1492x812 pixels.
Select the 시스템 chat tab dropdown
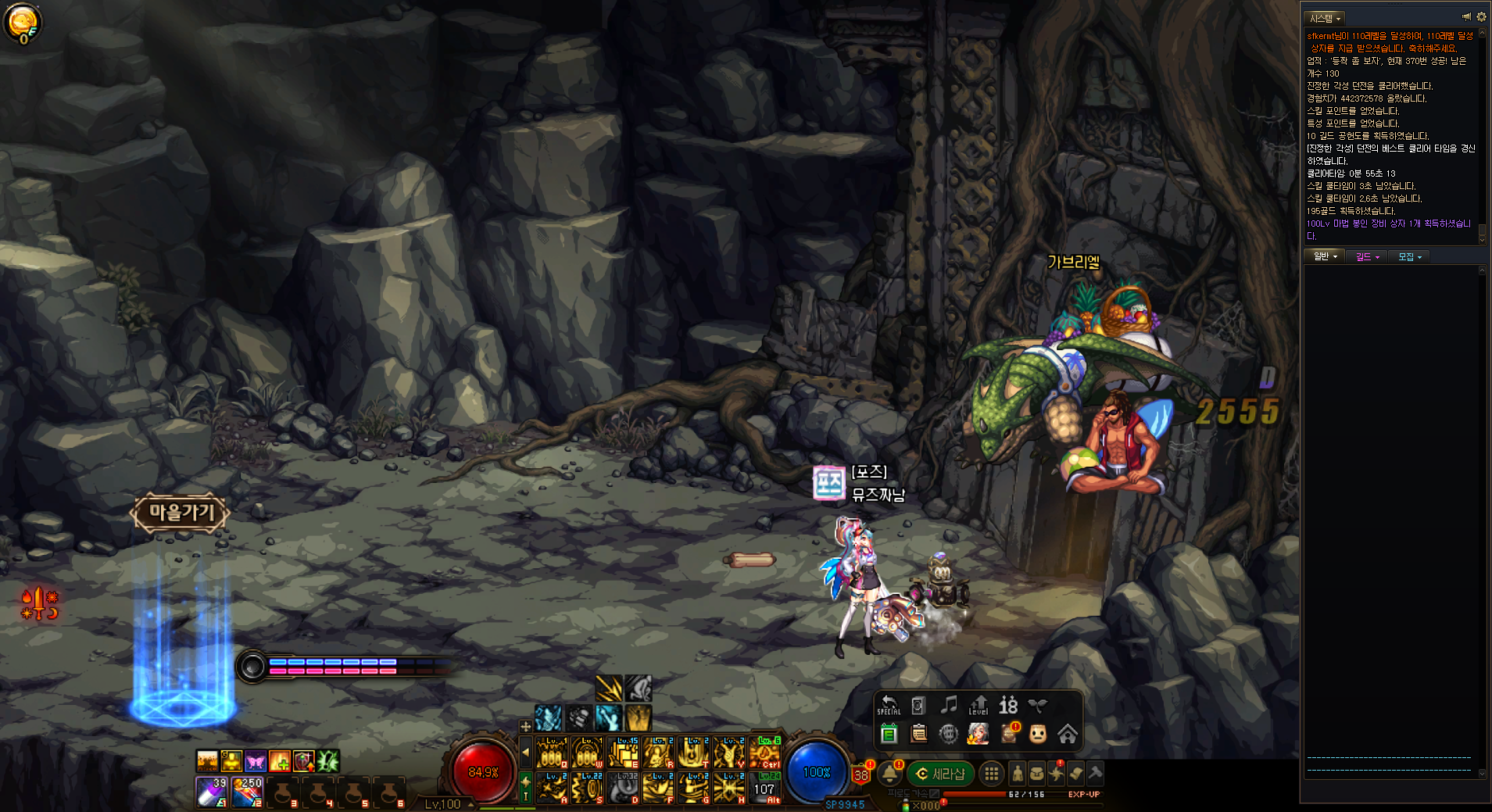tap(1325, 18)
